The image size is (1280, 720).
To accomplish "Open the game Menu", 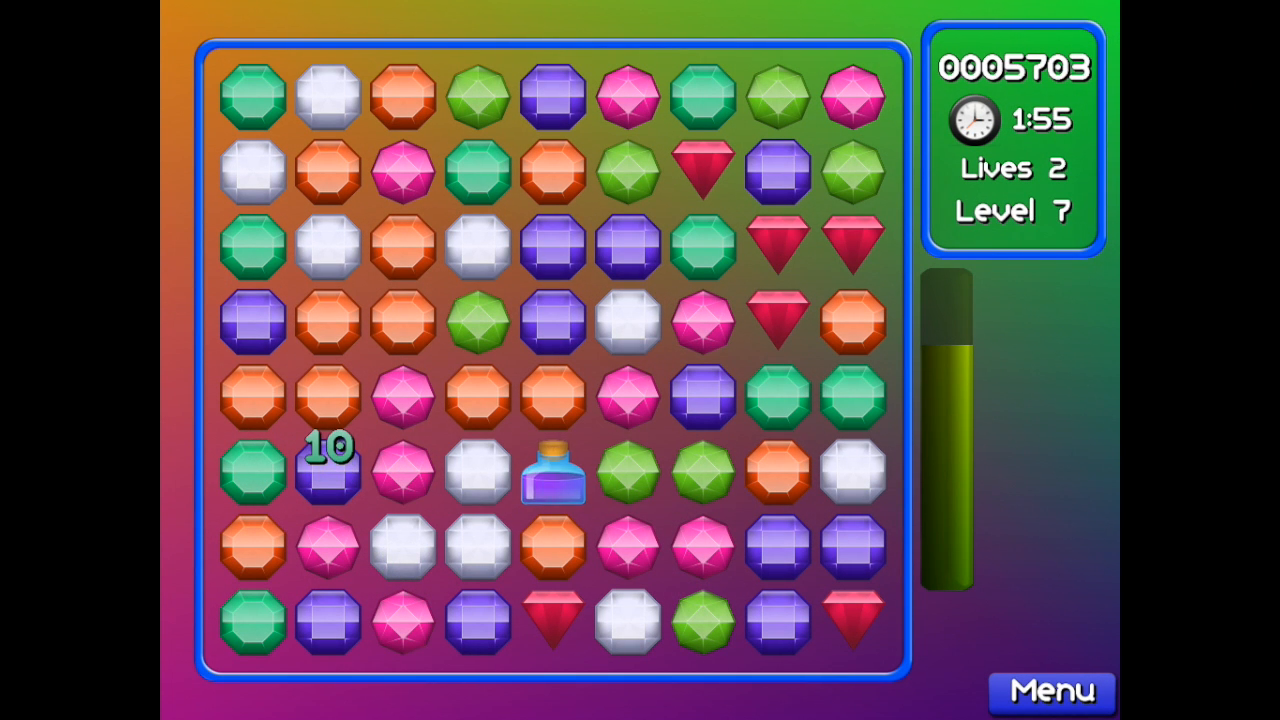I will (1051, 691).
